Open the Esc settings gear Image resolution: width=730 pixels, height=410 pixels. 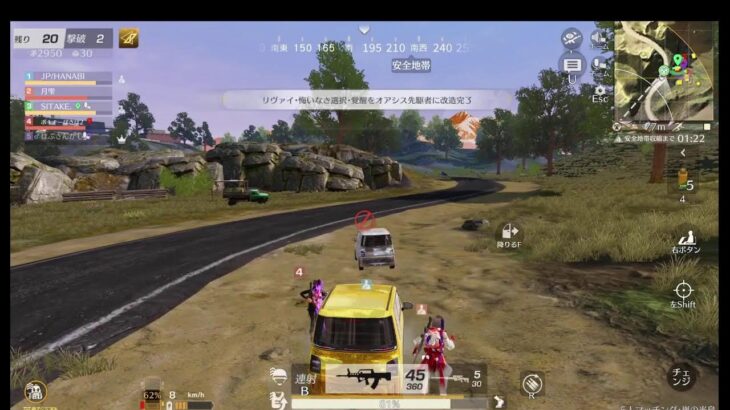[600, 92]
